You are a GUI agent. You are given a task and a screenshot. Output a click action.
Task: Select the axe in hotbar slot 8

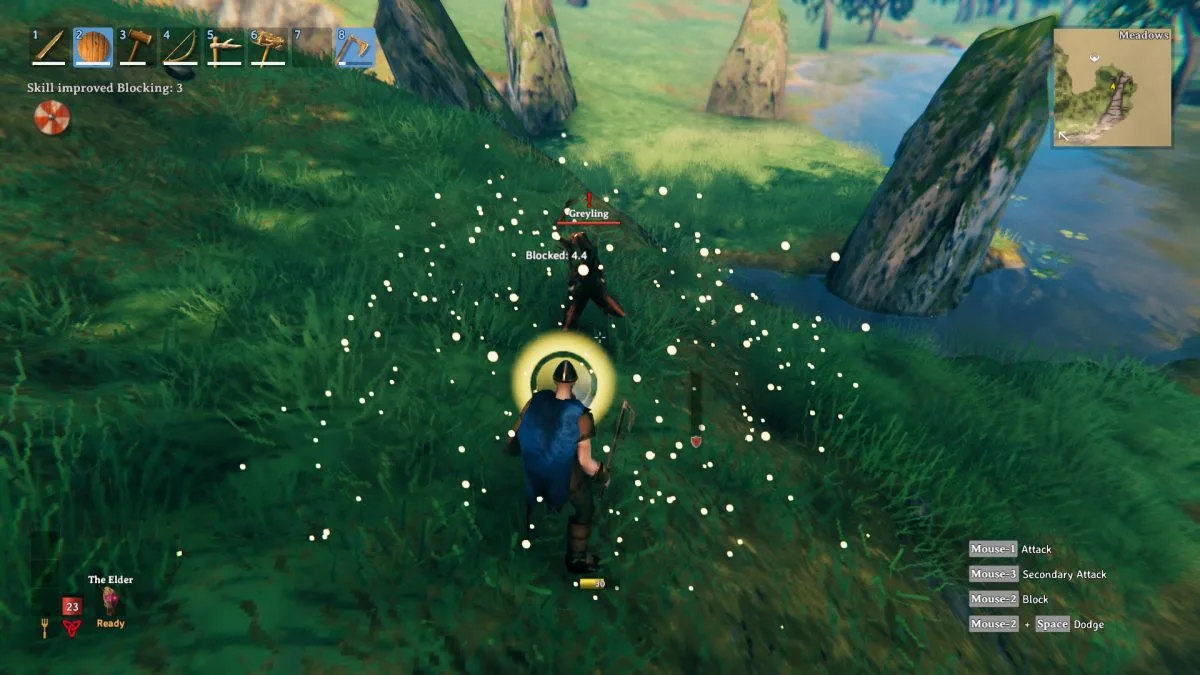[x=355, y=47]
